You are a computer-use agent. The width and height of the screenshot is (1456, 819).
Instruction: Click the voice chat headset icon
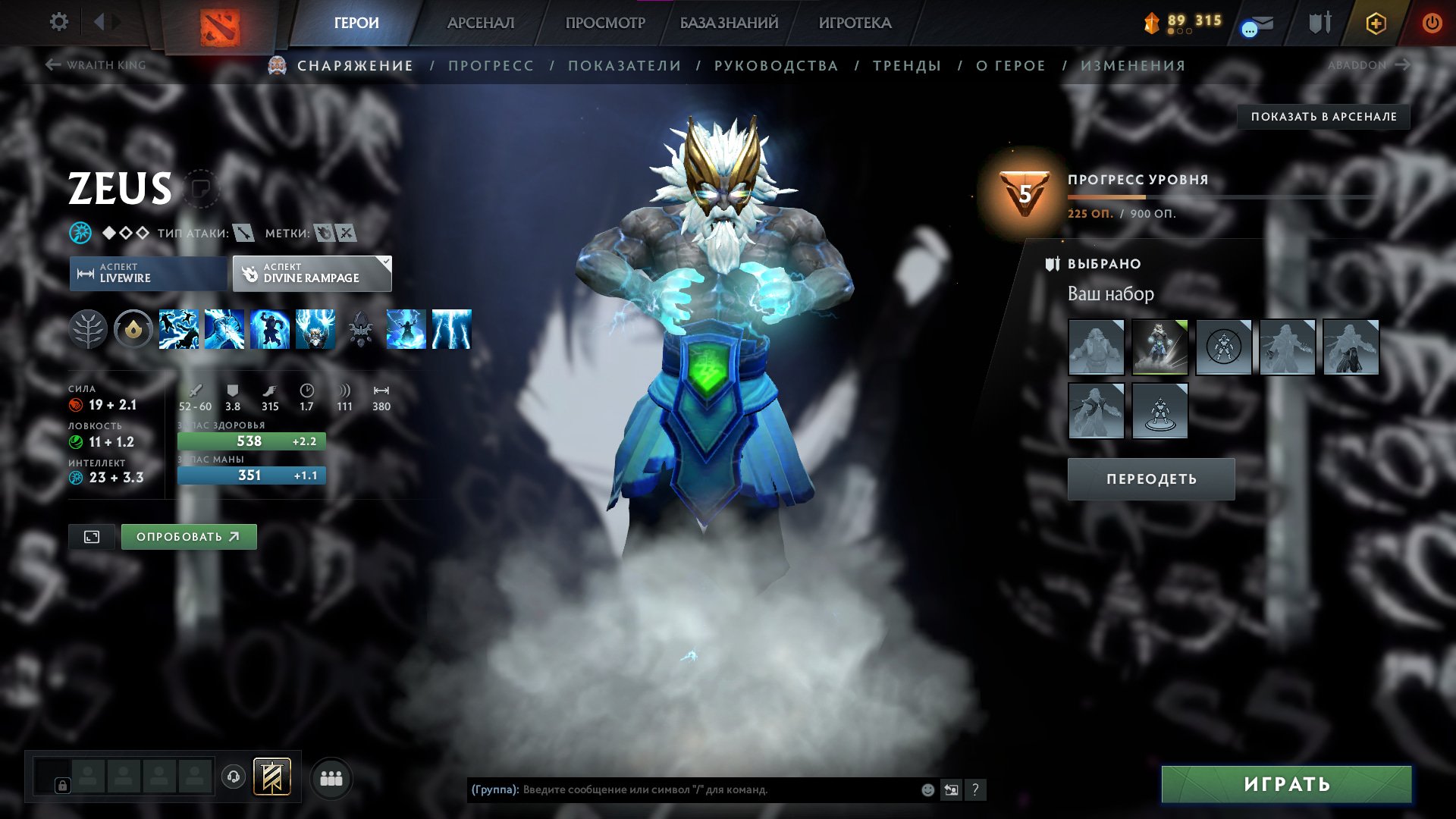coord(234,777)
